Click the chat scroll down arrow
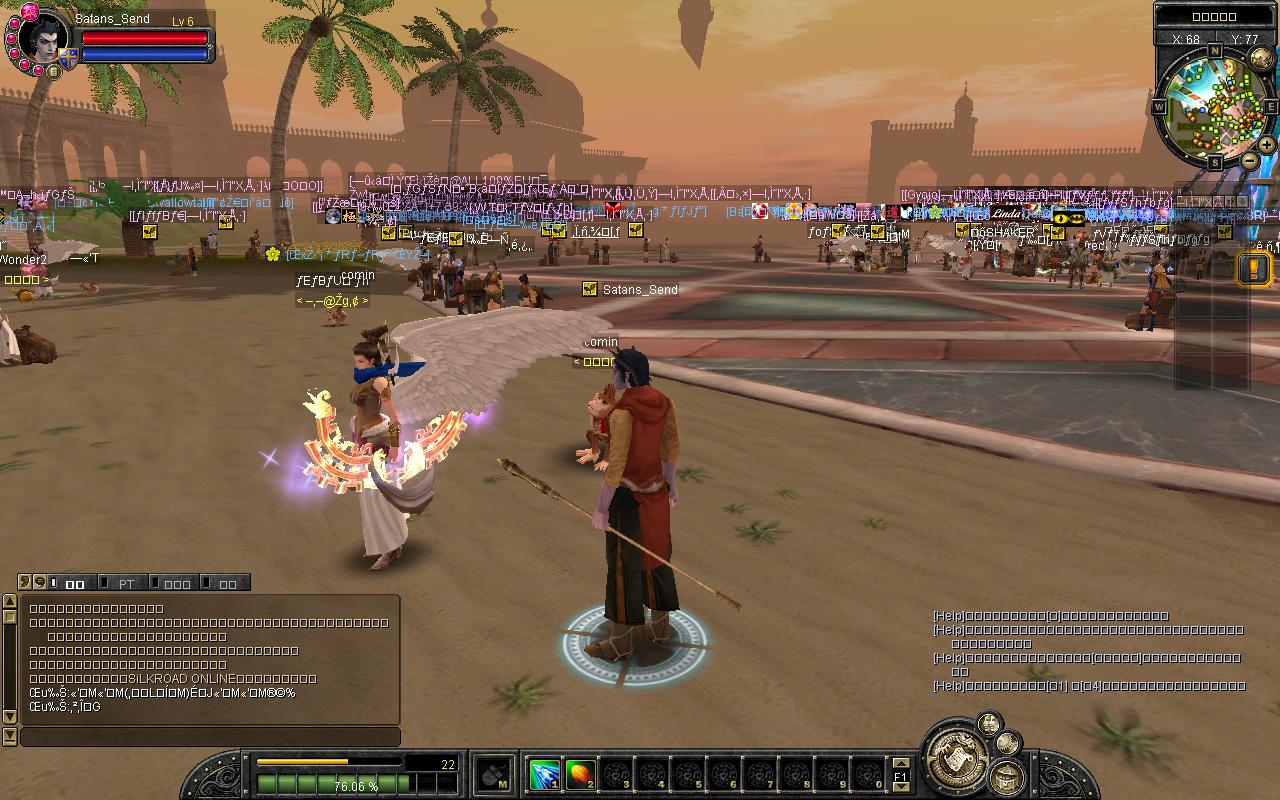This screenshot has width=1280, height=800. tap(10, 716)
